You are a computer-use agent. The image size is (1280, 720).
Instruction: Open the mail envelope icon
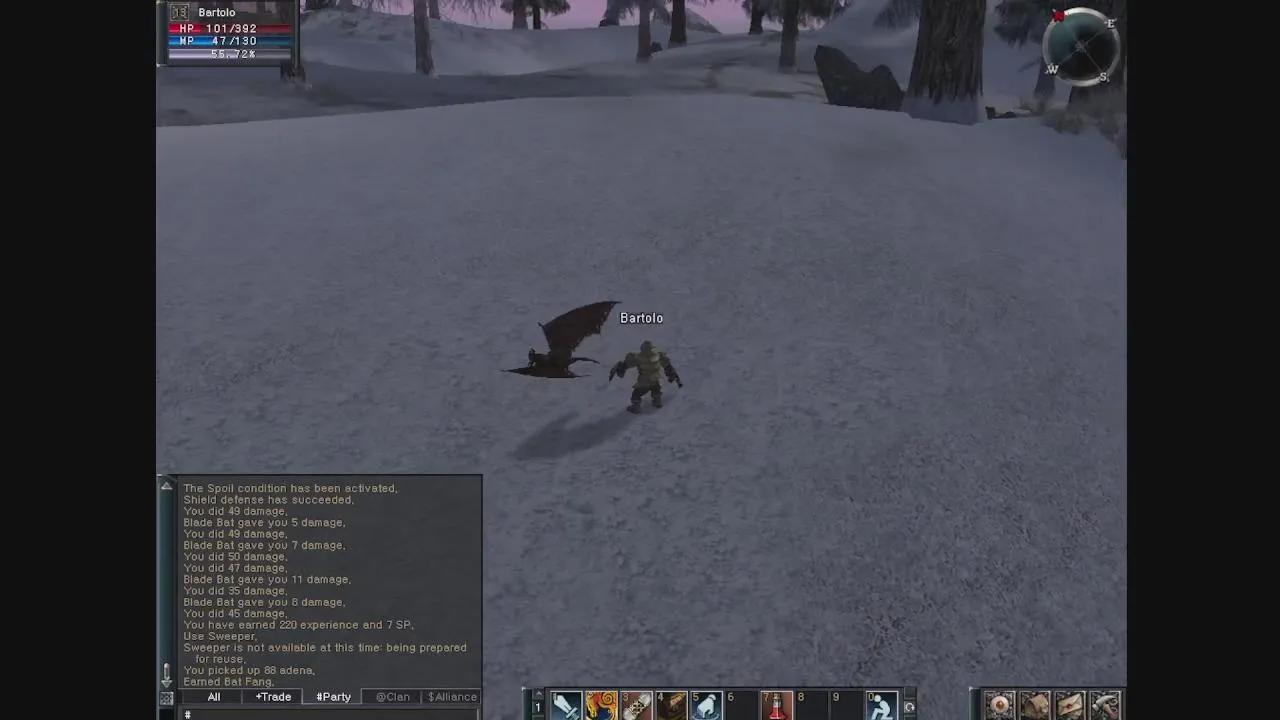coord(1069,705)
